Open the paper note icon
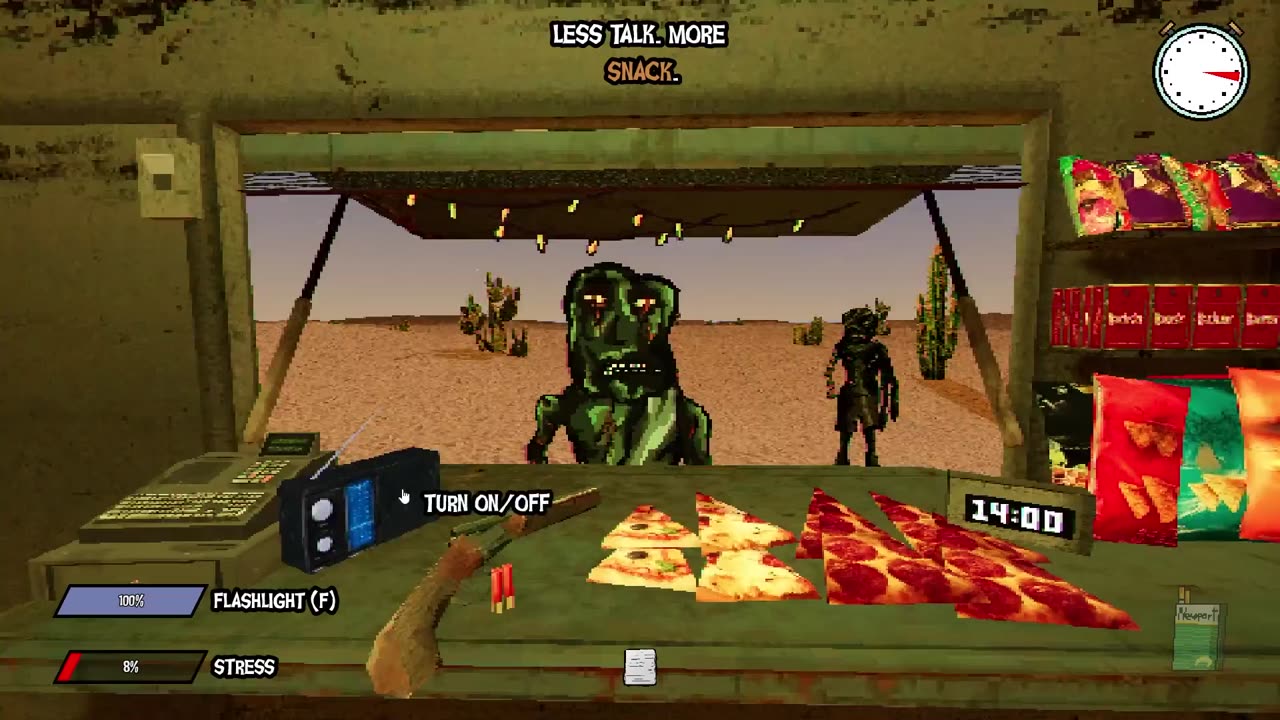 point(640,667)
